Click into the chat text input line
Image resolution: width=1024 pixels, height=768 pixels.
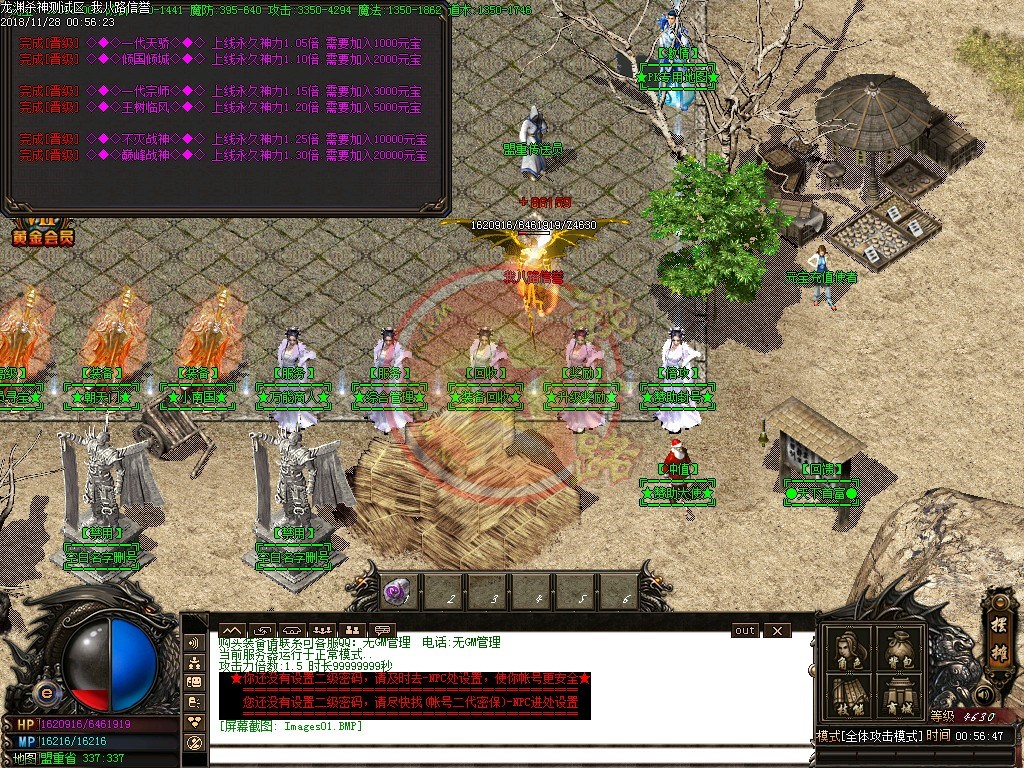coord(500,755)
